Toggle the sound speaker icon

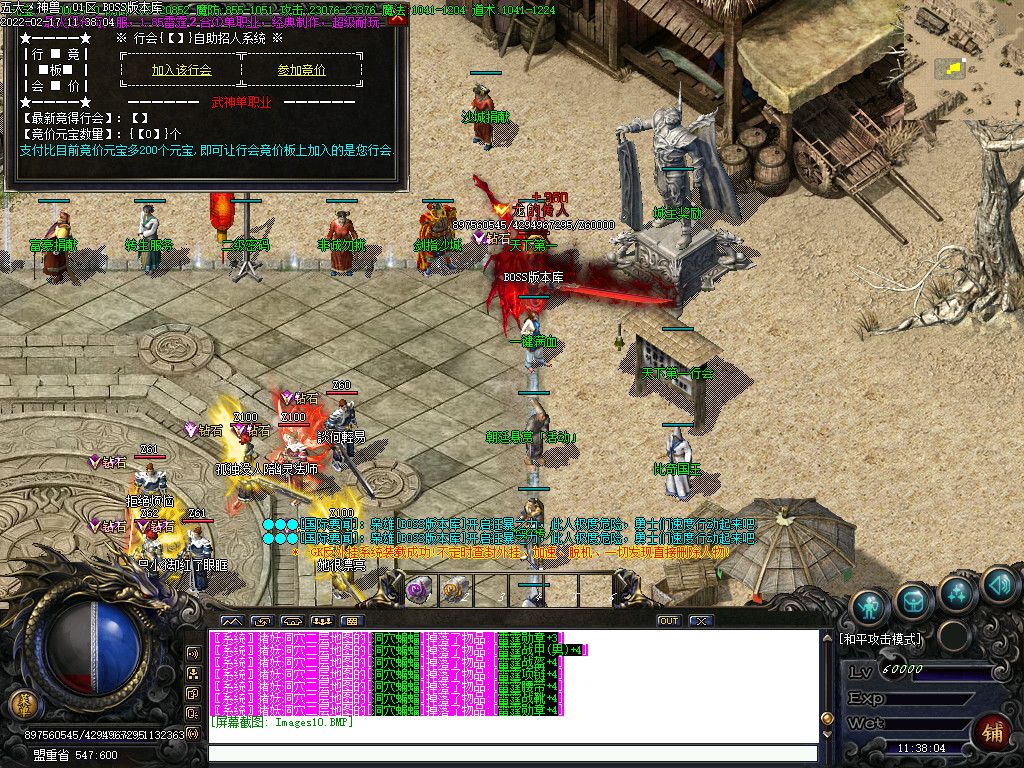(x=999, y=584)
